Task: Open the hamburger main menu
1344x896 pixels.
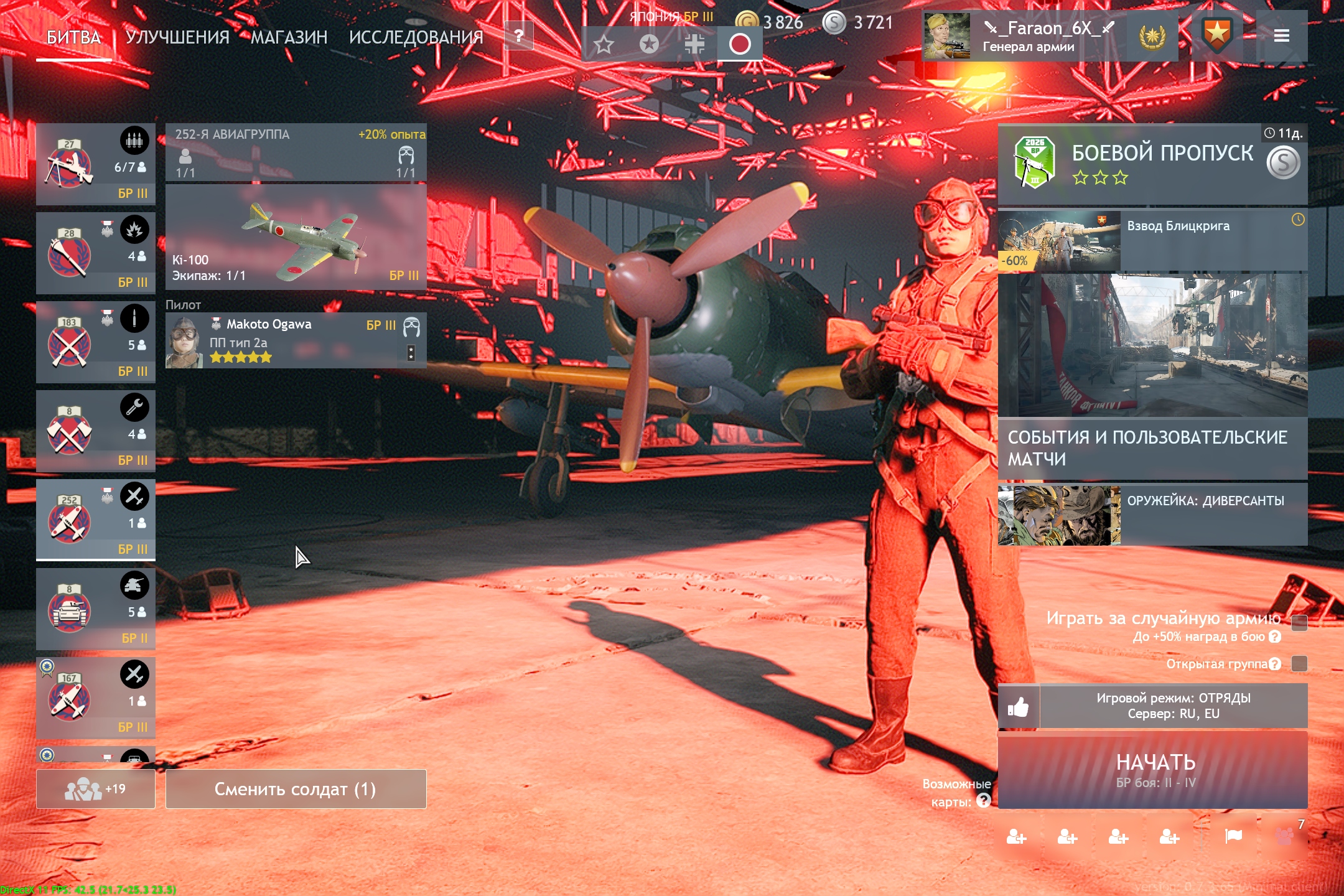Action: [1281, 36]
